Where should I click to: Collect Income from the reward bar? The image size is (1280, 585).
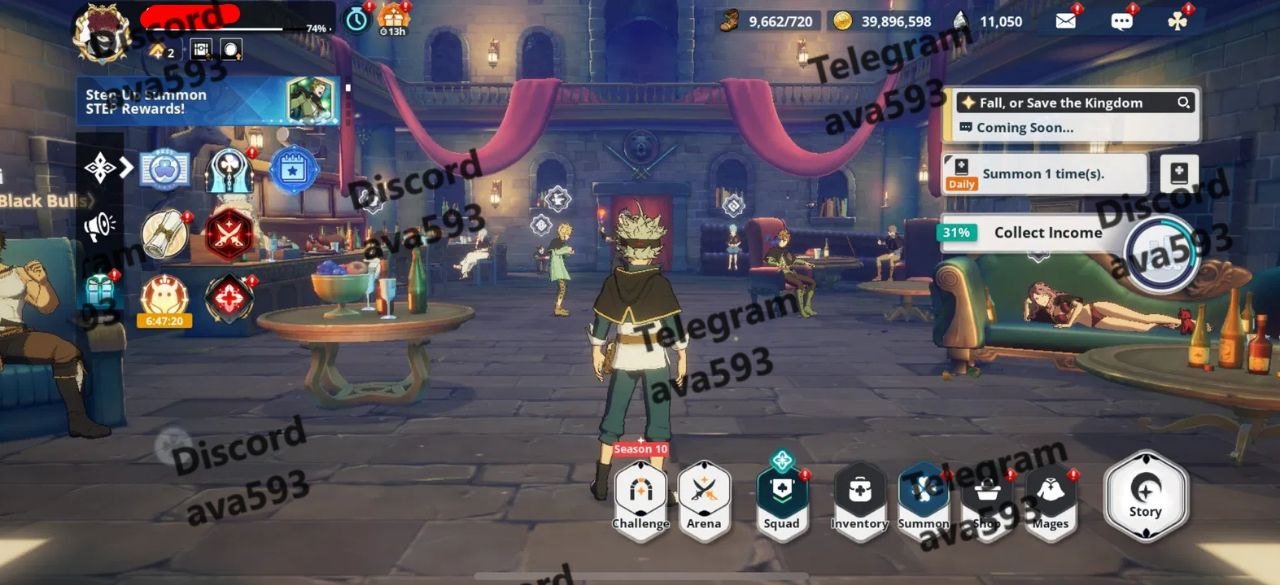click(x=1048, y=233)
